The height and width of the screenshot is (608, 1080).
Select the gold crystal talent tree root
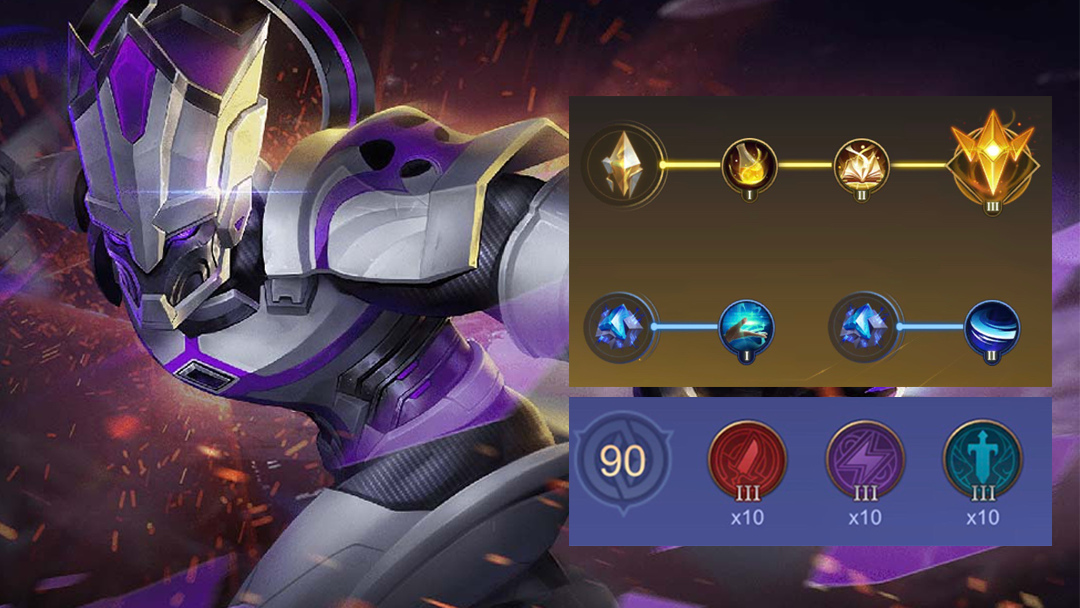[622, 164]
